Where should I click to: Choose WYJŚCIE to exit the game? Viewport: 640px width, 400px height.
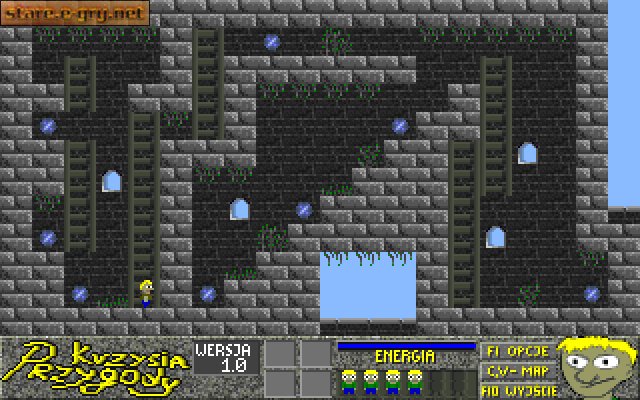click(x=515, y=389)
